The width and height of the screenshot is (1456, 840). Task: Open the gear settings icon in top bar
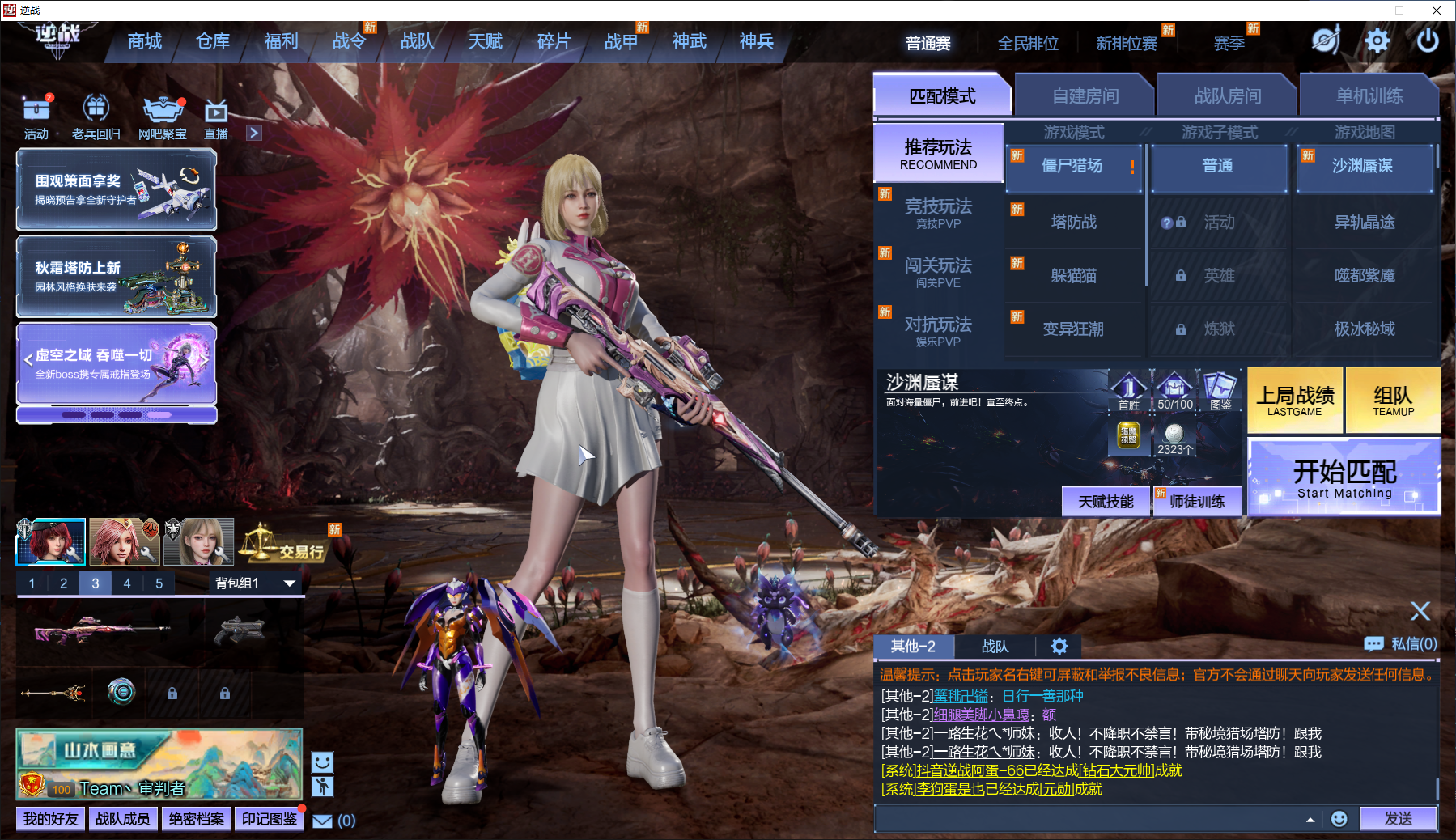pos(1377,40)
